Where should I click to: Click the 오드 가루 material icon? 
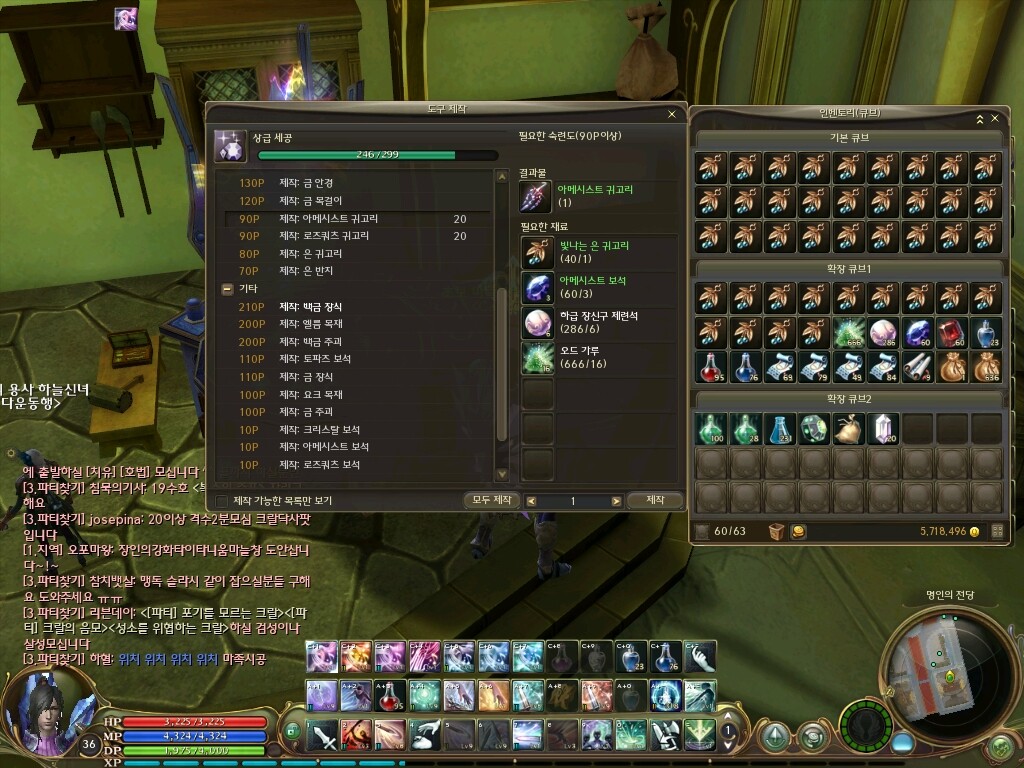(x=537, y=358)
